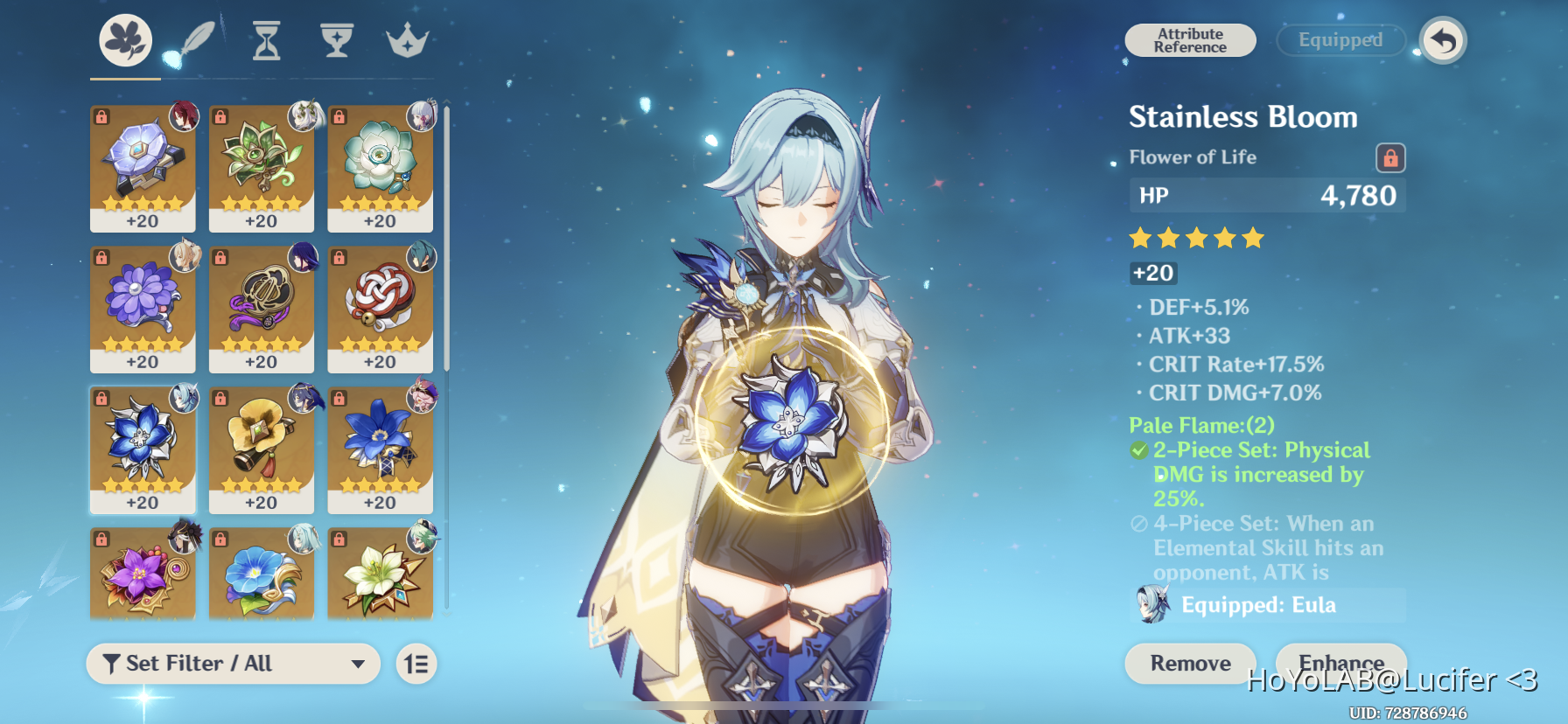
Task: Switch to the Equipped tab at the top
Action: pyautogui.click(x=1340, y=40)
